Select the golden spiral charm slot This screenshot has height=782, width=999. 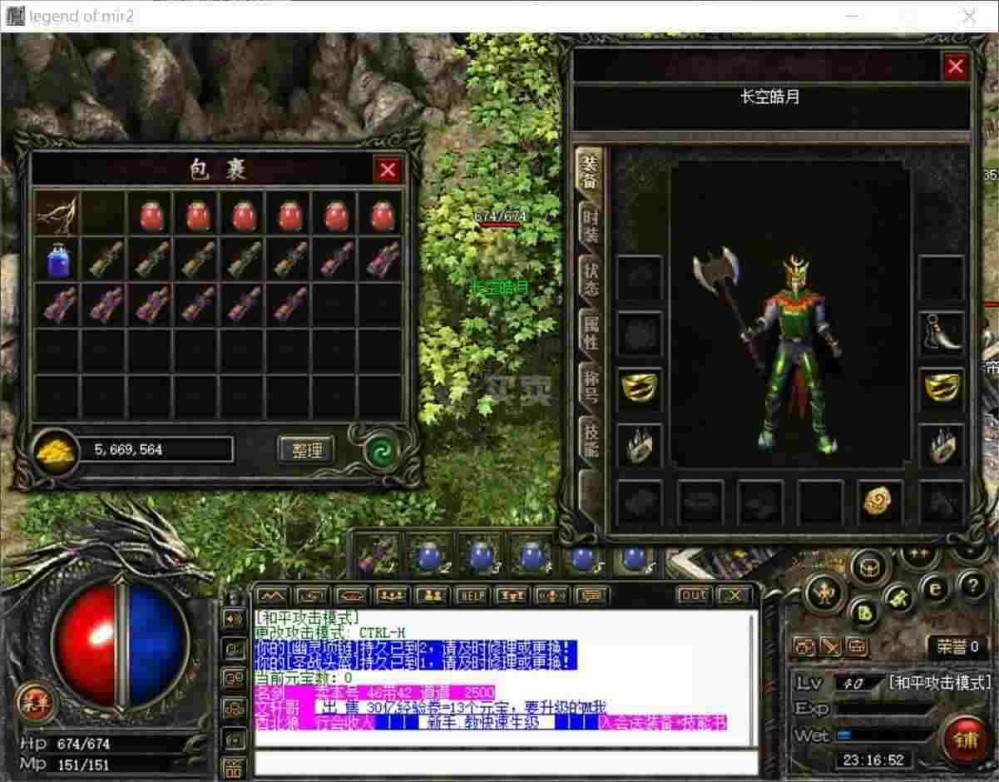coord(881,501)
